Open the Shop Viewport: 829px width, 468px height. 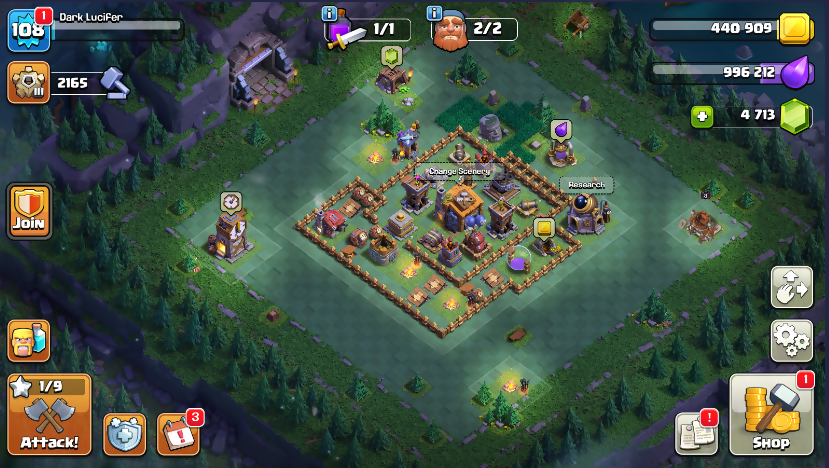coord(771,415)
